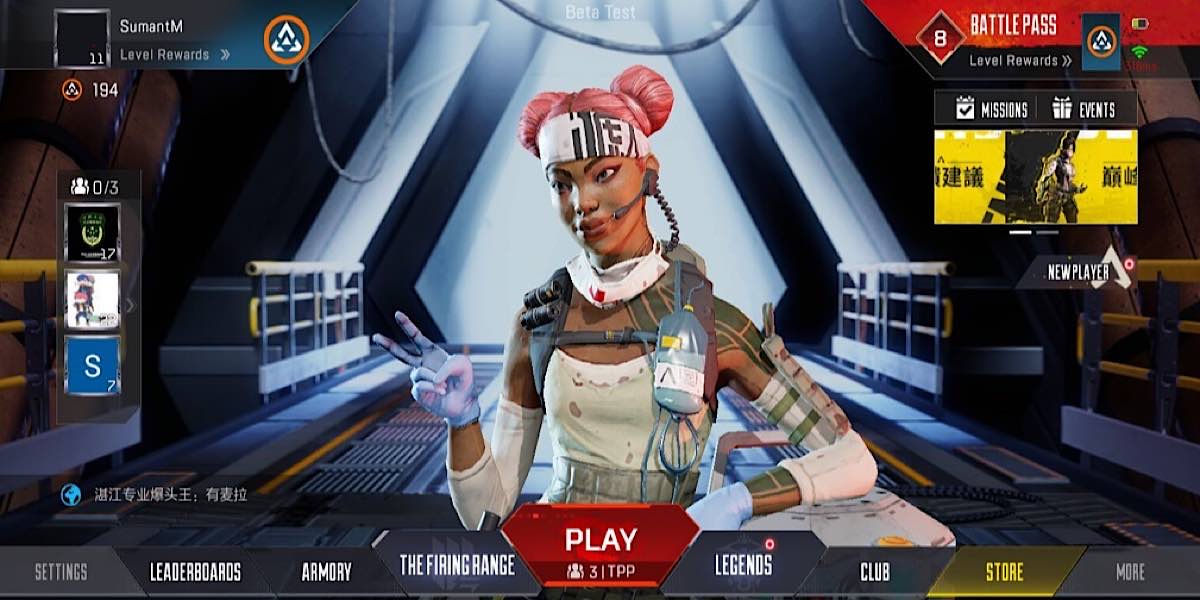The image size is (1200, 600).
Task: Open the Missions list
Action: (992, 110)
